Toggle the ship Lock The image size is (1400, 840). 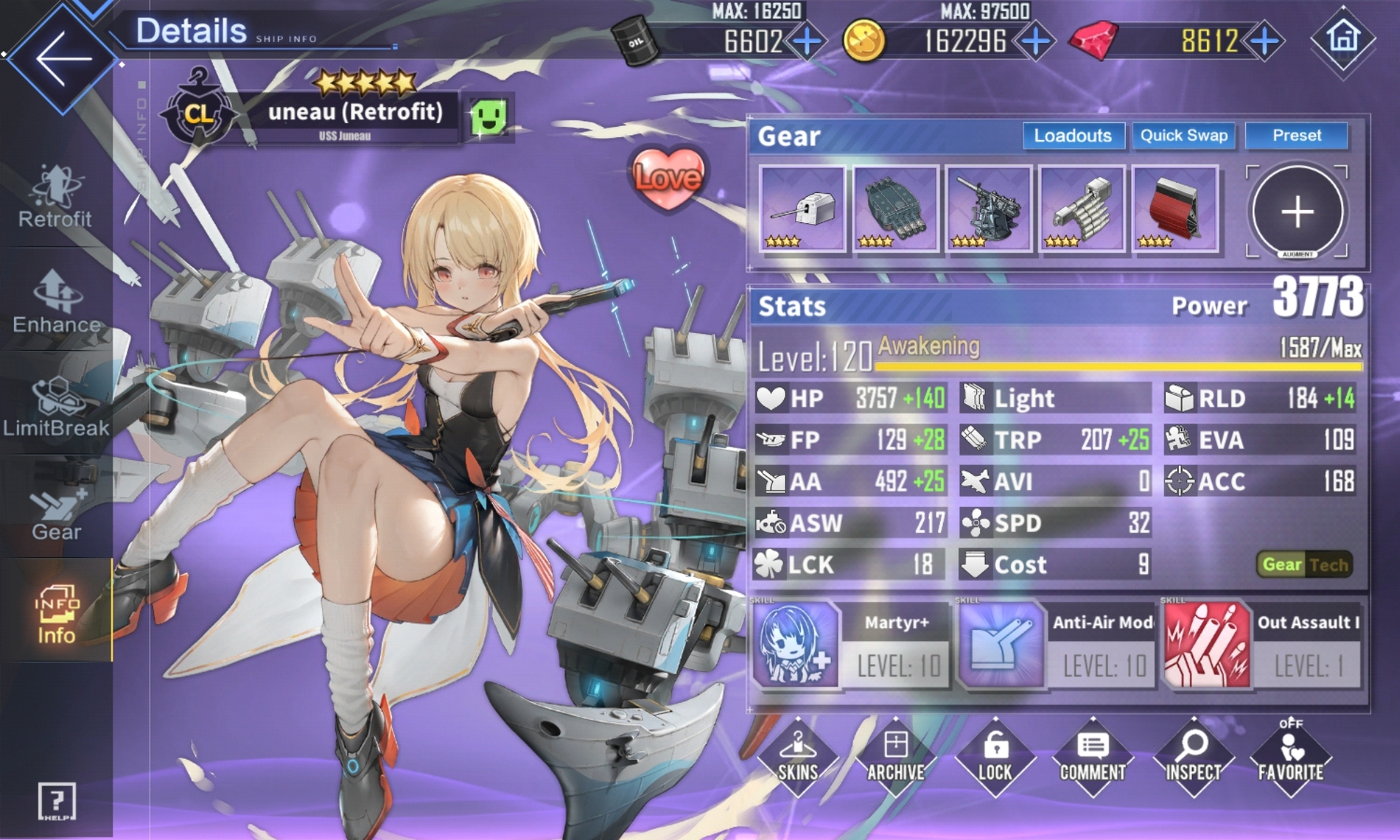(x=995, y=758)
